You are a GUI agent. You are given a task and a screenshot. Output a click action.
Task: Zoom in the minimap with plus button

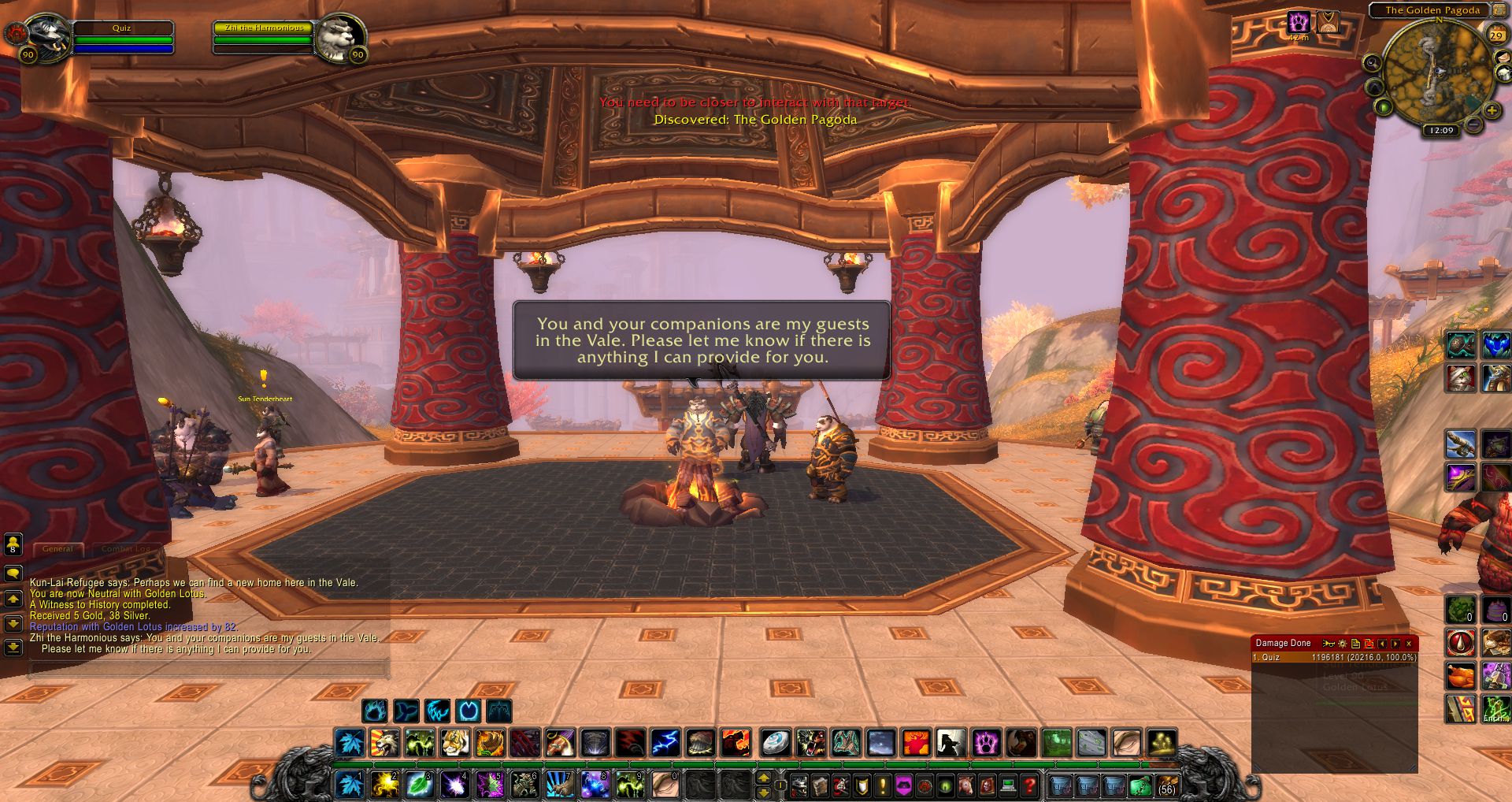(x=1491, y=111)
